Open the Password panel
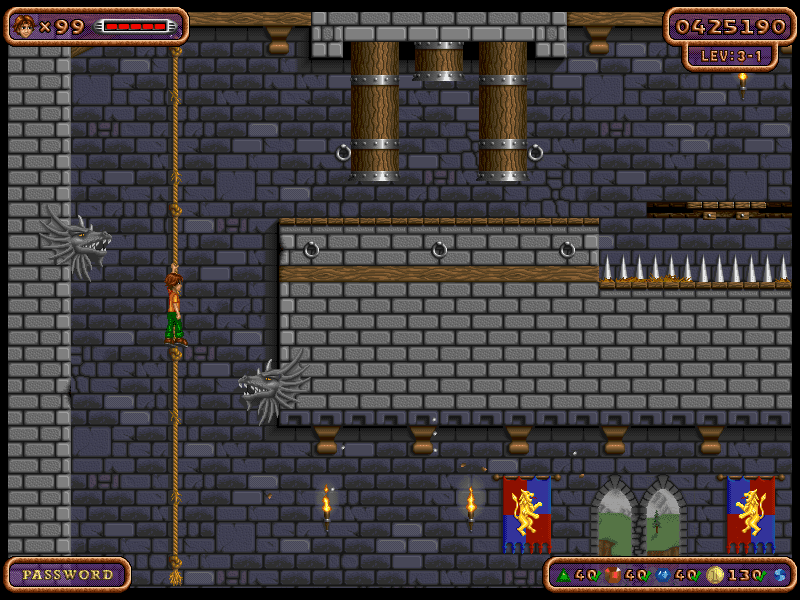800x600 pixels. [x=68, y=575]
